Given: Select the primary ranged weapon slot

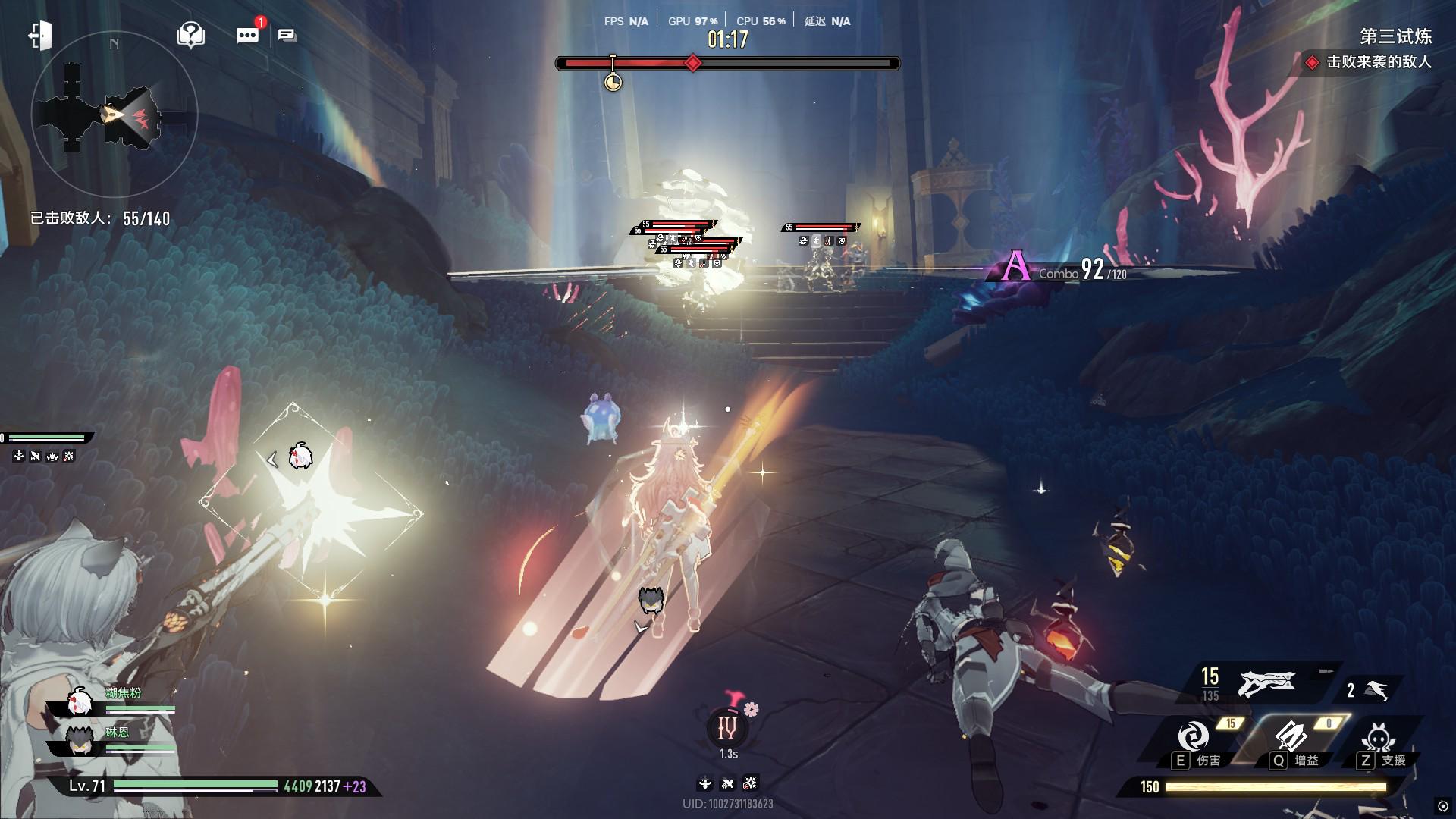Looking at the screenshot, I should pyautogui.click(x=1266, y=683).
